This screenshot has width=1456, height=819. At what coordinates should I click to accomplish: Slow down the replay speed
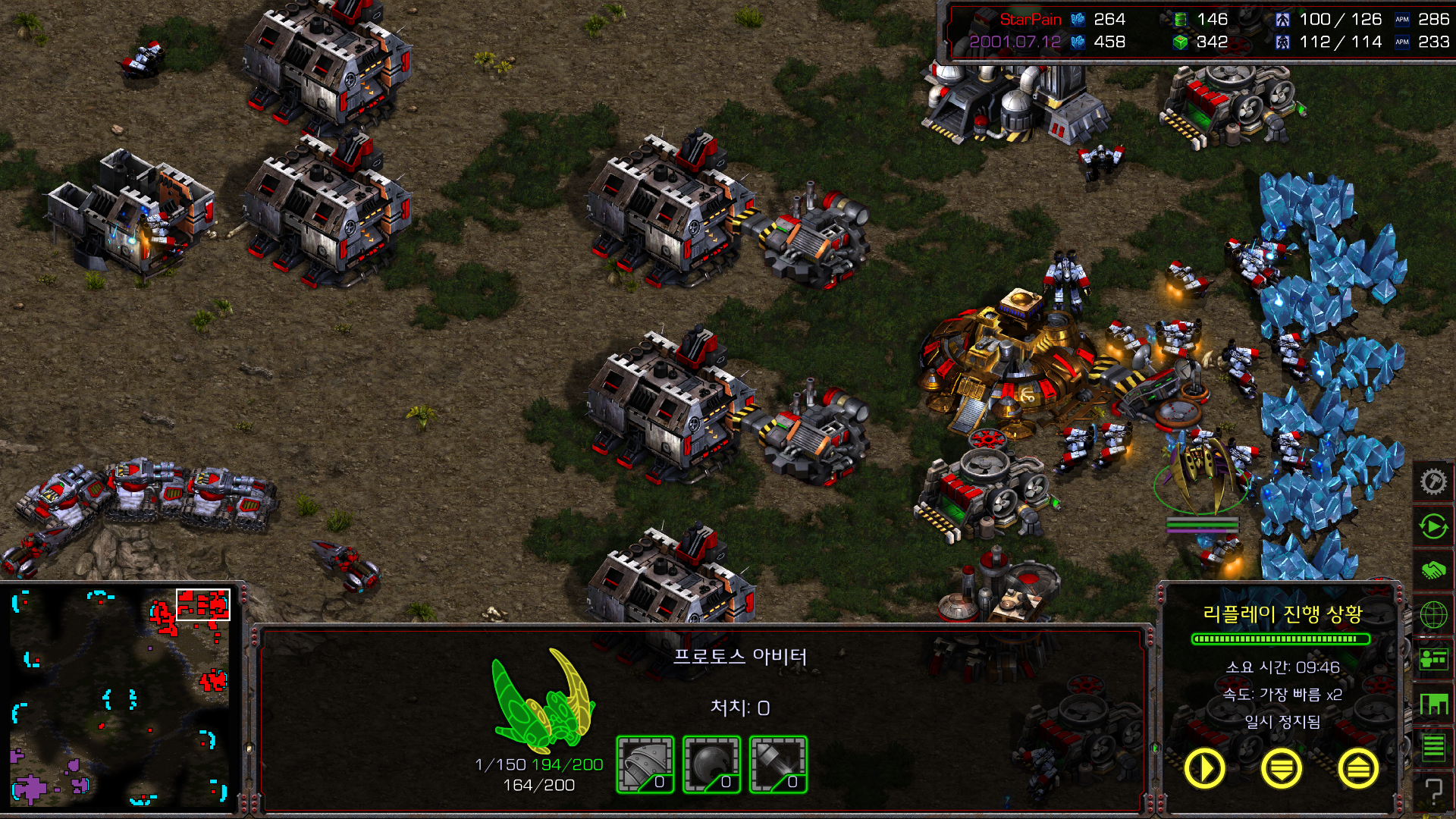[1281, 768]
